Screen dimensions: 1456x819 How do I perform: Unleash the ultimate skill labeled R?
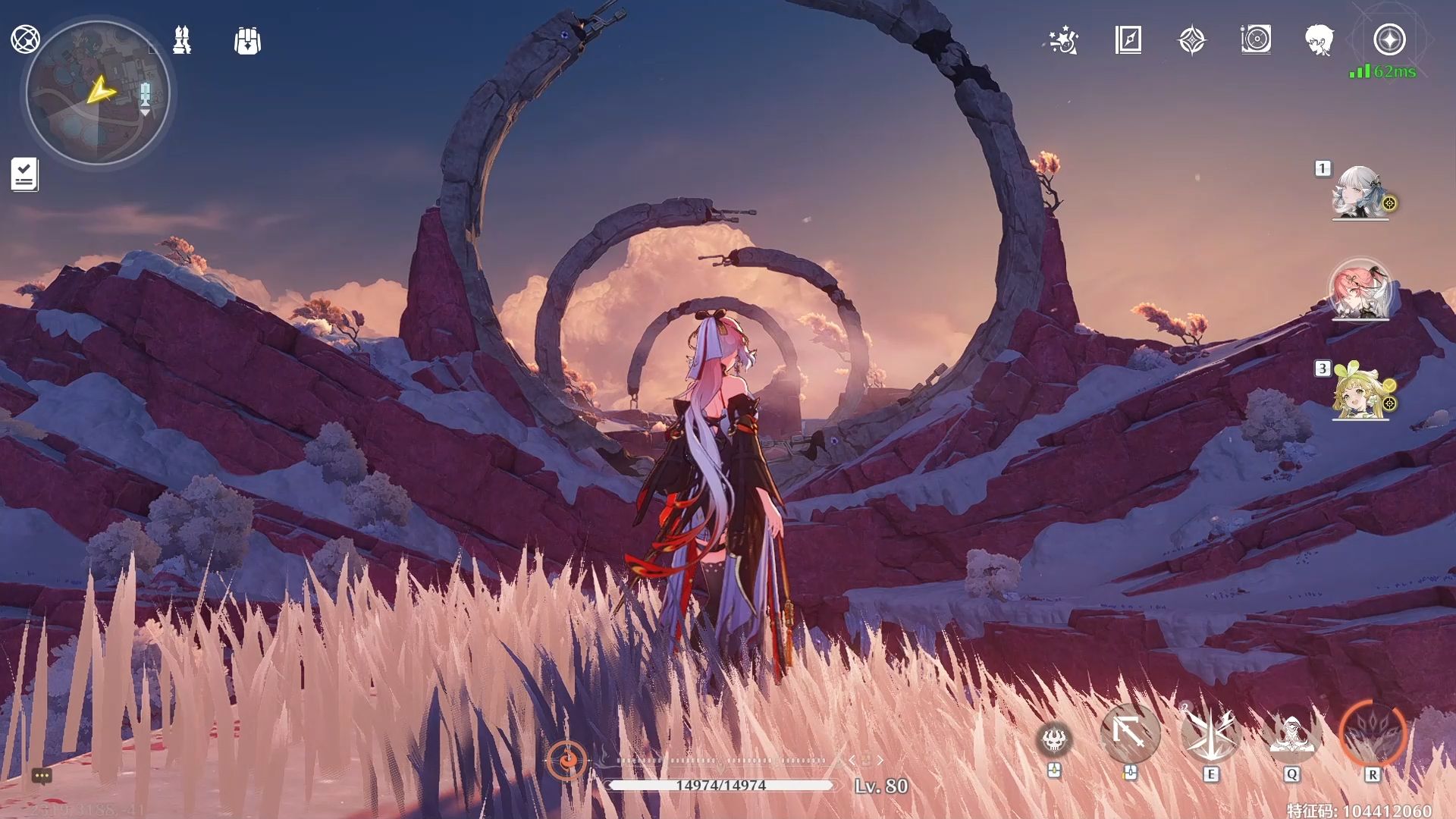tap(1373, 733)
